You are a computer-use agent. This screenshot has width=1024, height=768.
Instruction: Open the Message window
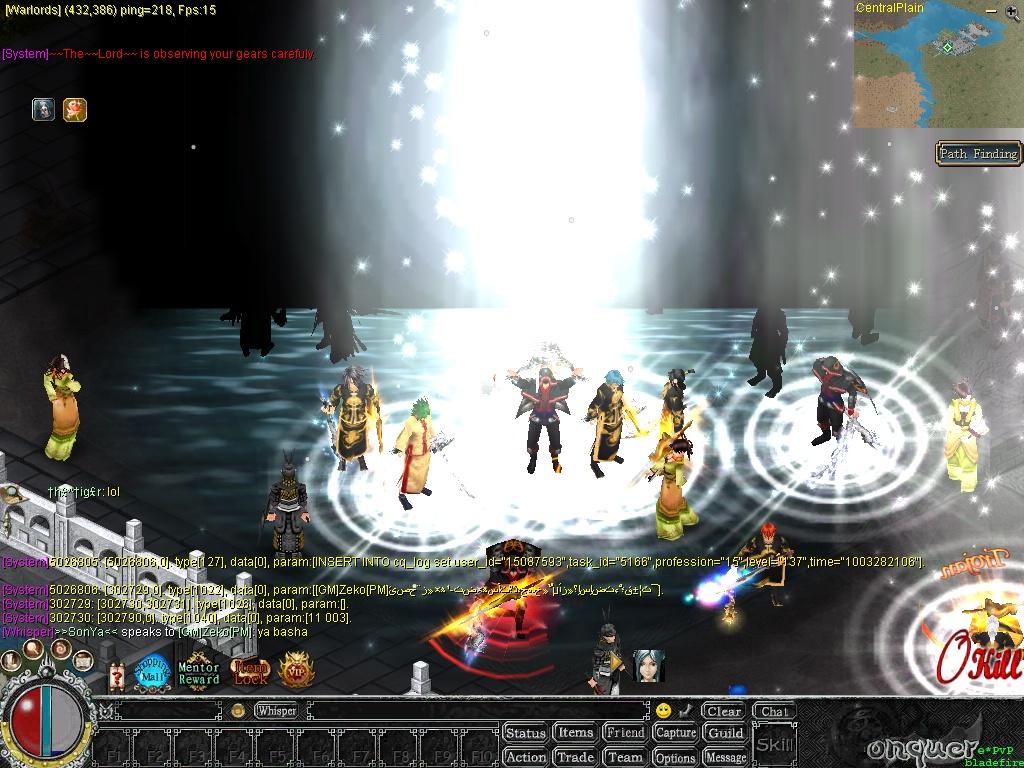(x=726, y=757)
